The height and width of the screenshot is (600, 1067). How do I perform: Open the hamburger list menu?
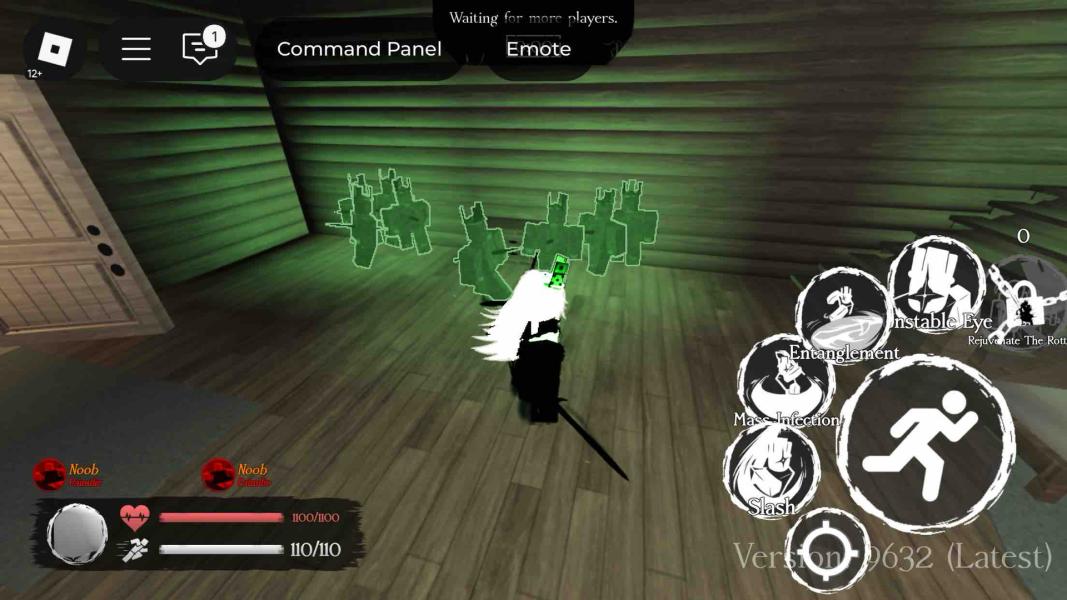(136, 49)
